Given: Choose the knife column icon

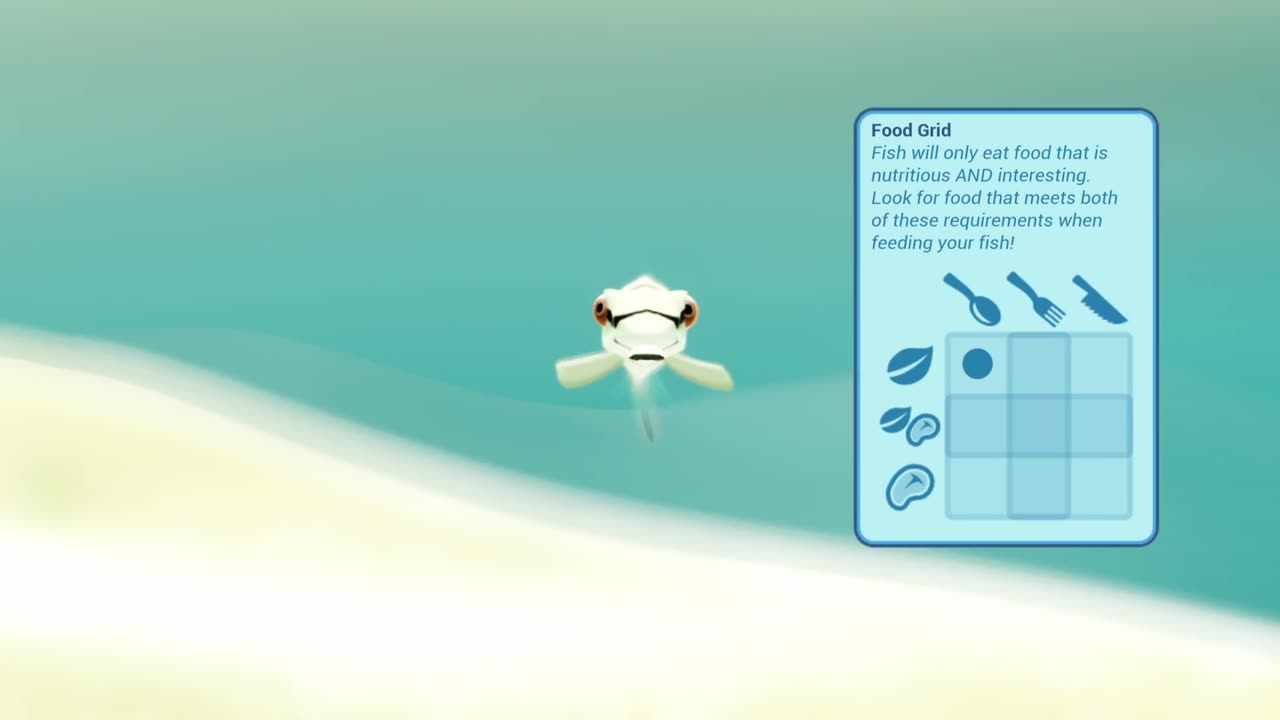Looking at the screenshot, I should pyautogui.click(x=1100, y=300).
